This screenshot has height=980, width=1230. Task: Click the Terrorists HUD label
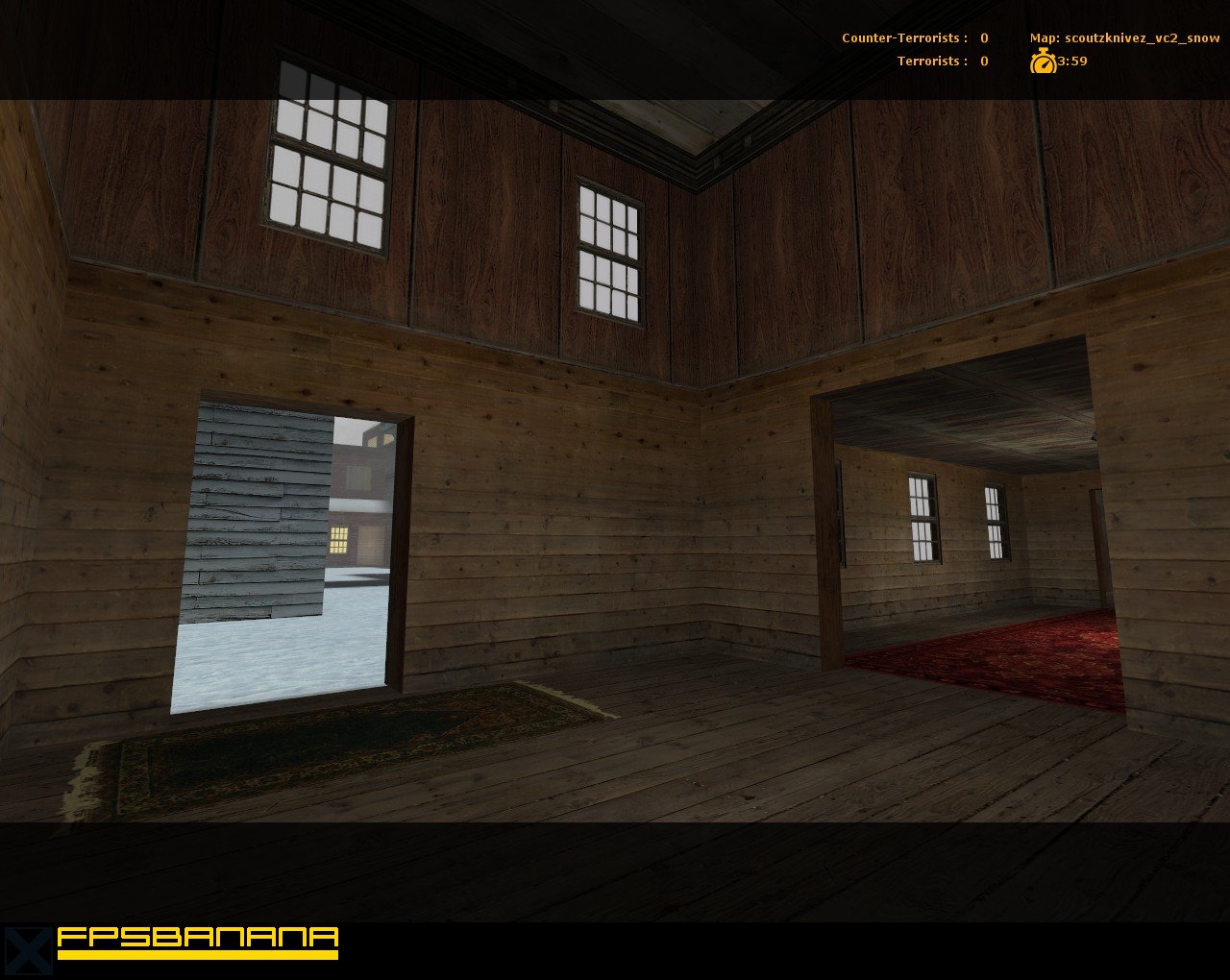pos(929,61)
